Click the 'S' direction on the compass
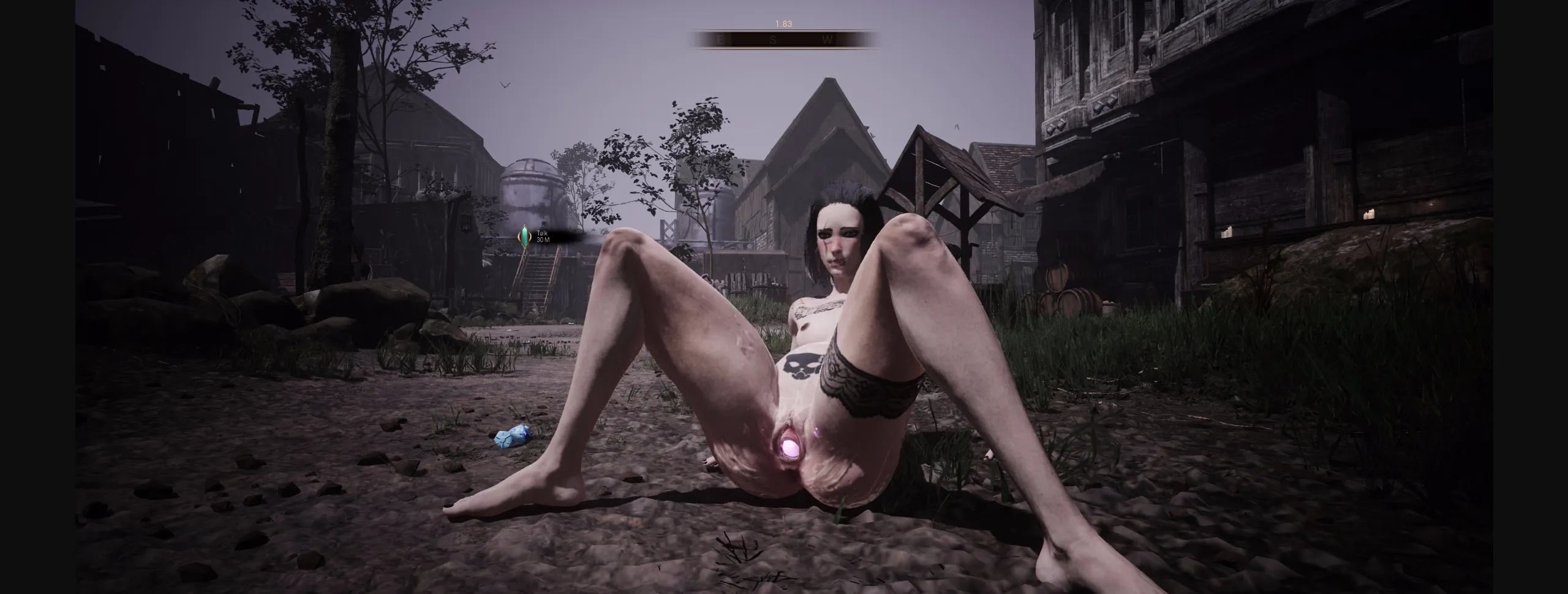The width and height of the screenshot is (1568, 594). (774, 41)
